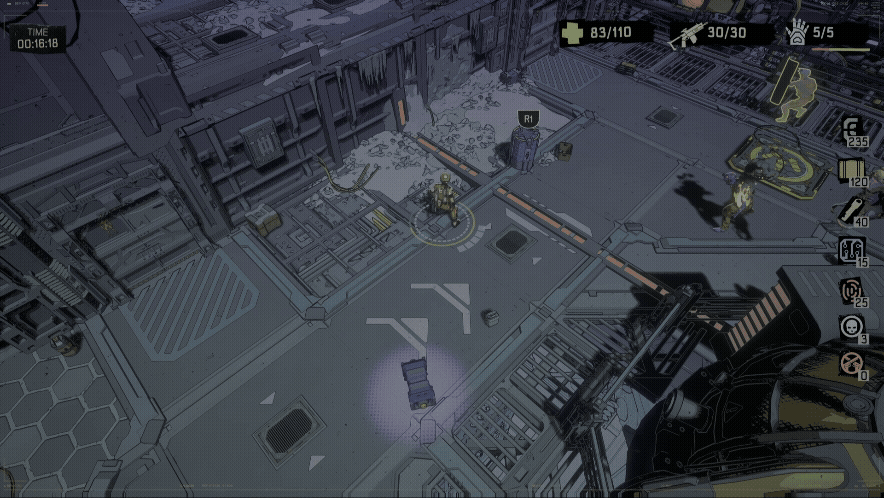The height and width of the screenshot is (498, 884).
Task: Select the circuit board resource icon
Action: click(852, 249)
